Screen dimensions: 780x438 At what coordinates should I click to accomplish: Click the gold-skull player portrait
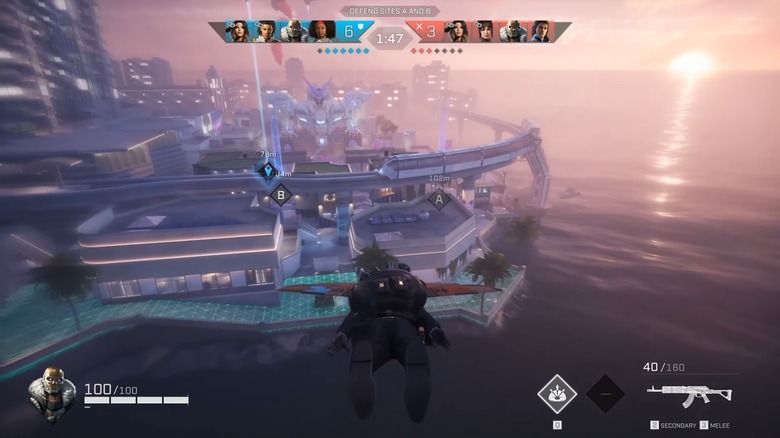coord(51,393)
